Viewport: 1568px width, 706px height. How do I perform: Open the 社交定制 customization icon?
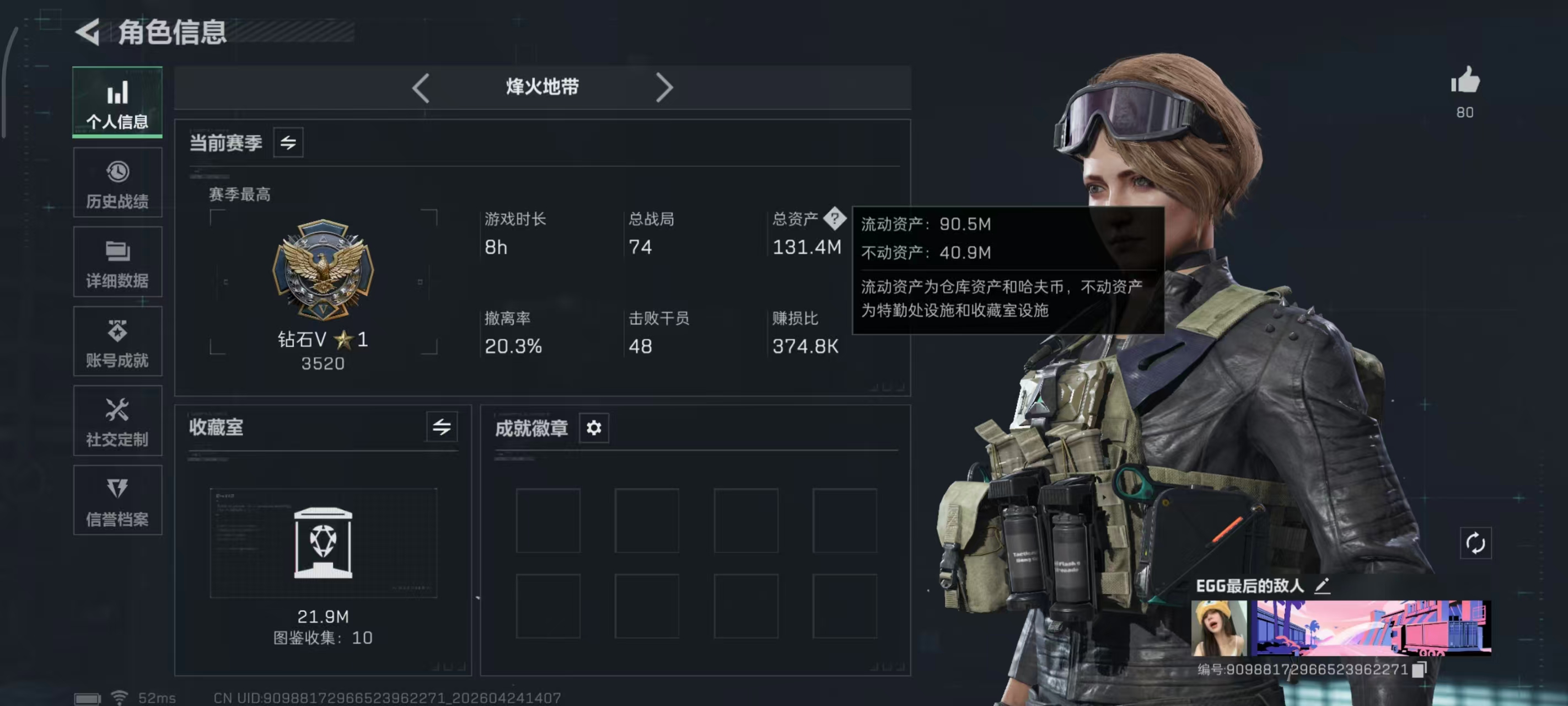point(117,420)
